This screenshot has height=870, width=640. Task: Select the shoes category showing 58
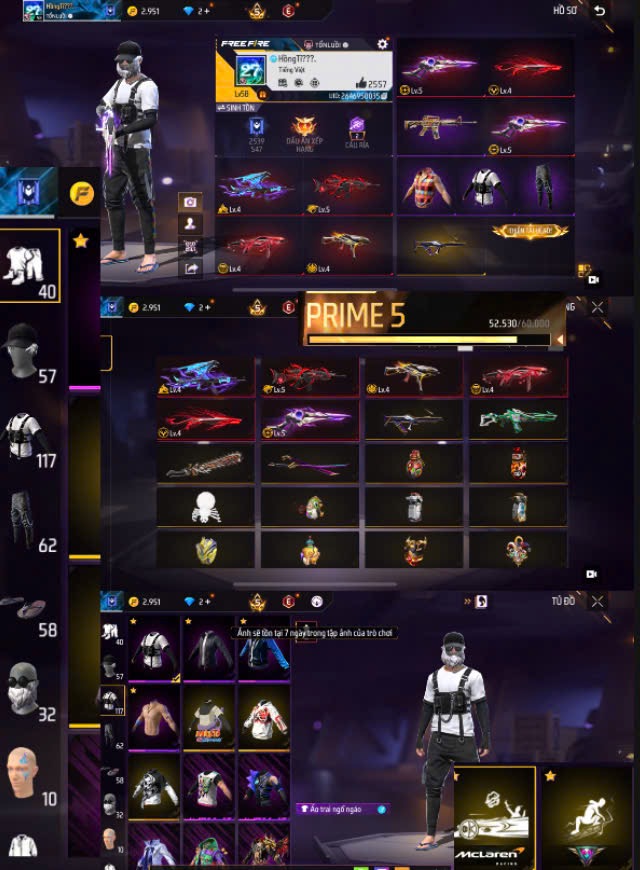(x=29, y=607)
